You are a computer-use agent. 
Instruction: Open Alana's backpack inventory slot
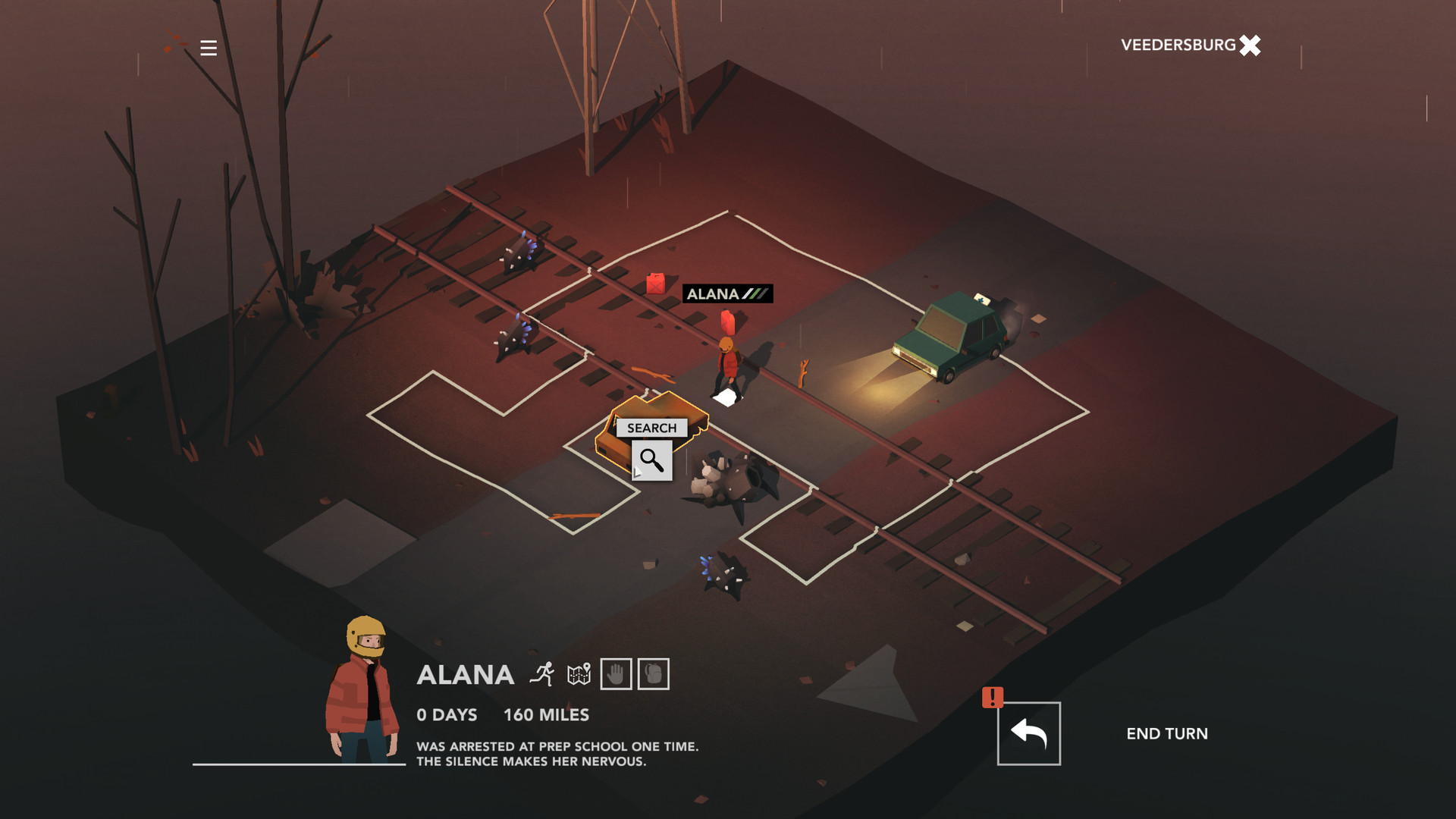click(654, 673)
